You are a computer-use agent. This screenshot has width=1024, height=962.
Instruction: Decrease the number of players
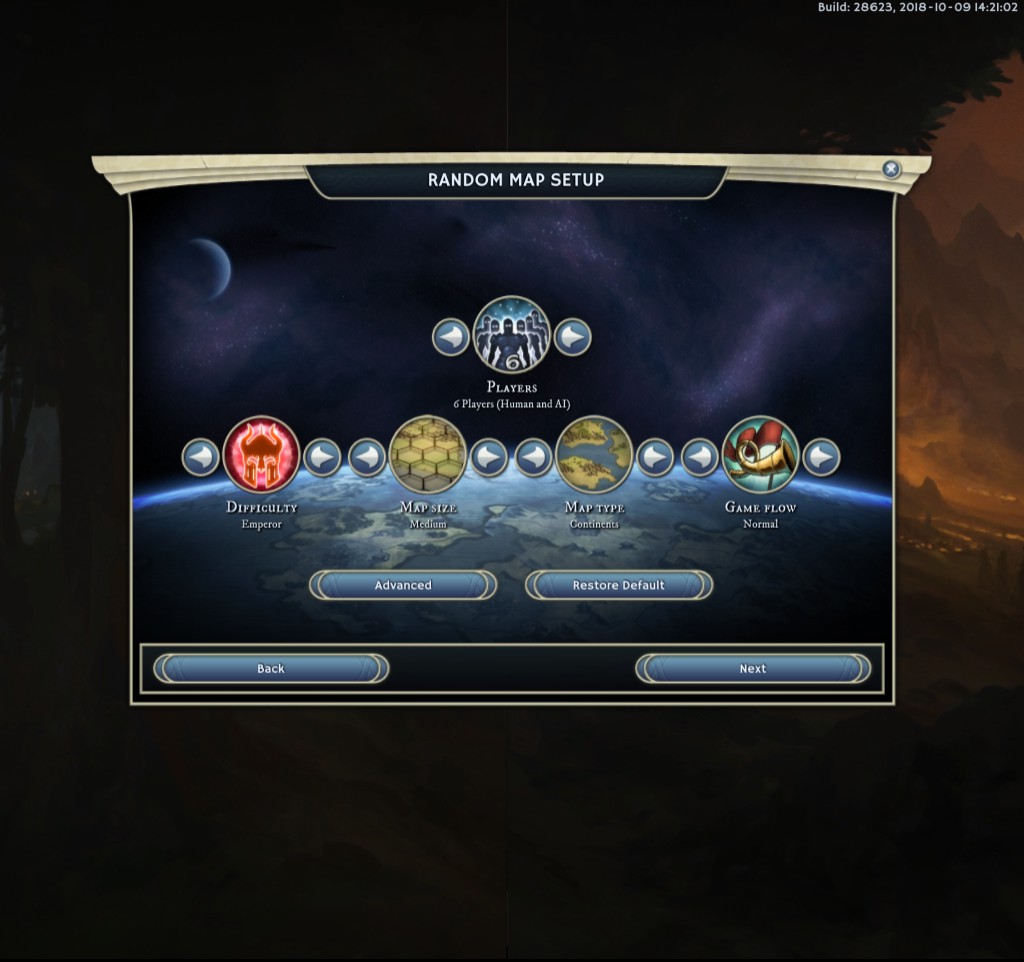tap(451, 337)
